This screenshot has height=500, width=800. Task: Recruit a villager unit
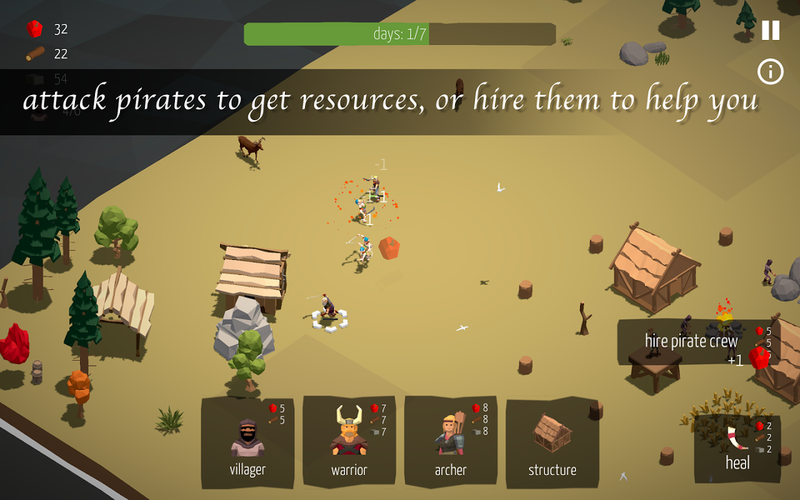[248, 441]
